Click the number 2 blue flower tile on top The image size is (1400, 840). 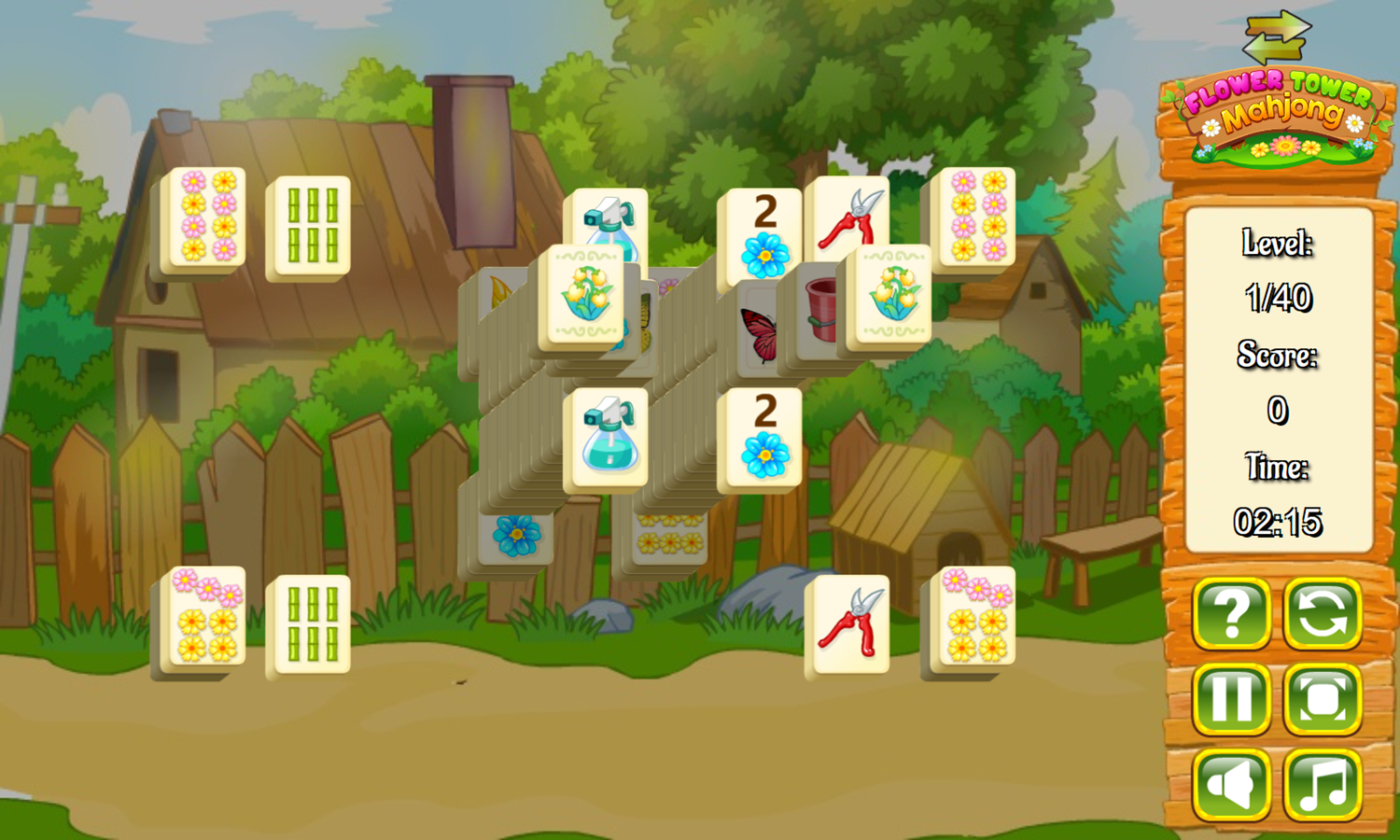click(765, 229)
